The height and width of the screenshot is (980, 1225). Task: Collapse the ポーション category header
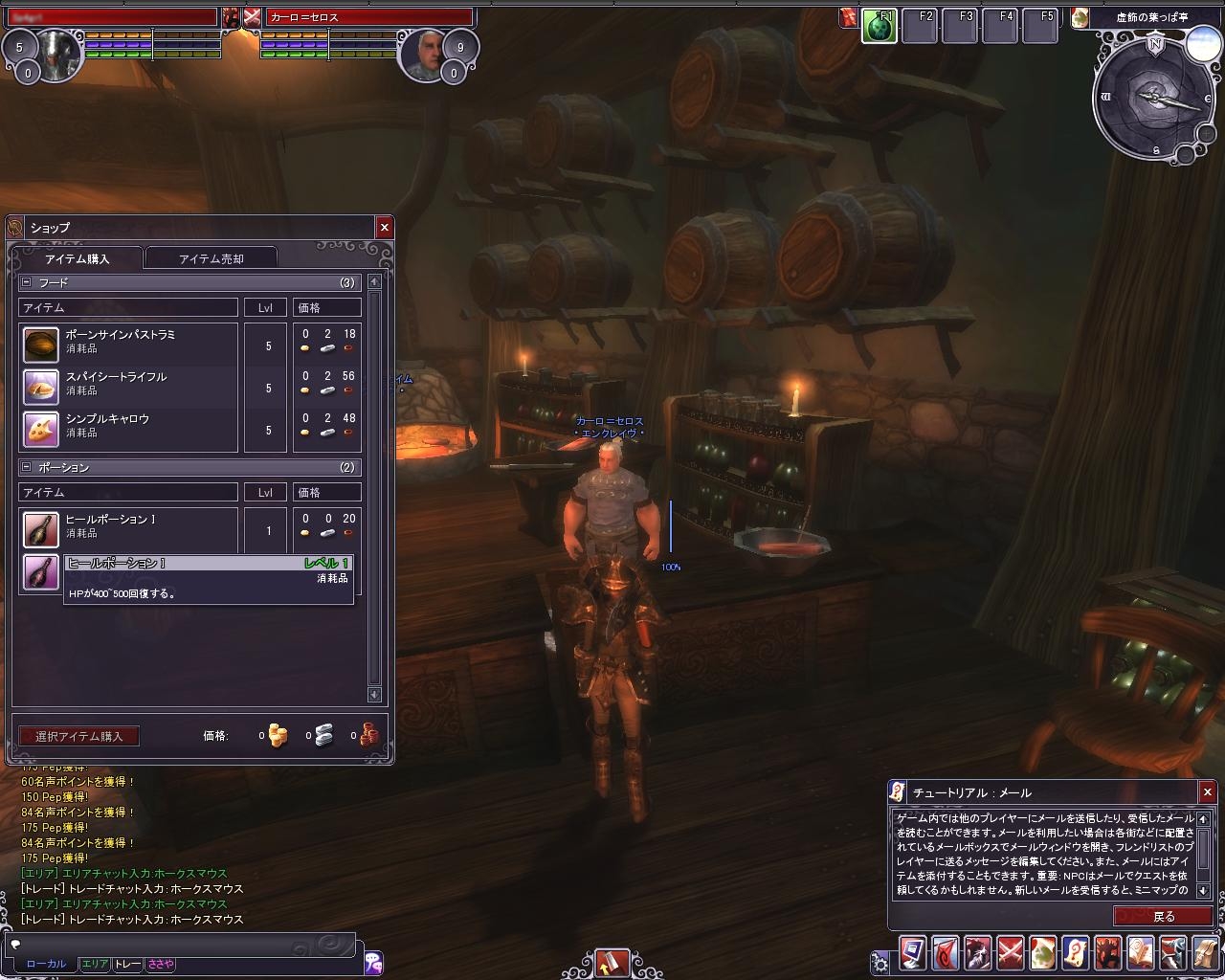[x=26, y=467]
